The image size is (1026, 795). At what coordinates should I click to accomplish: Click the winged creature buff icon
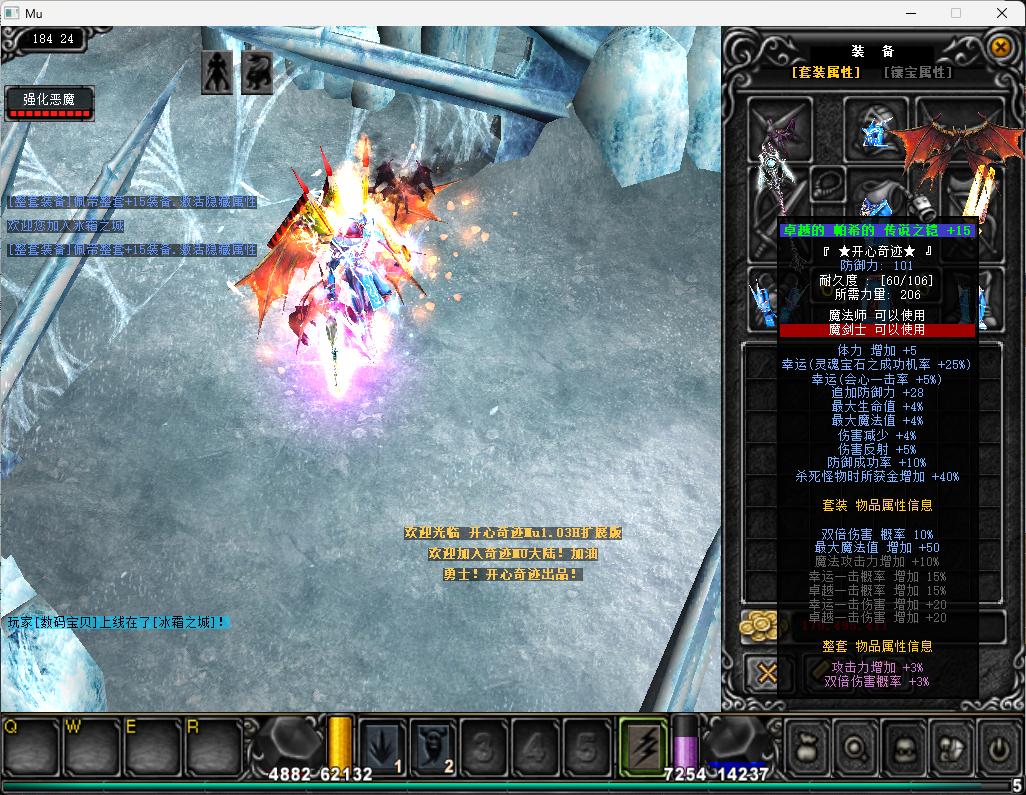tap(257, 72)
